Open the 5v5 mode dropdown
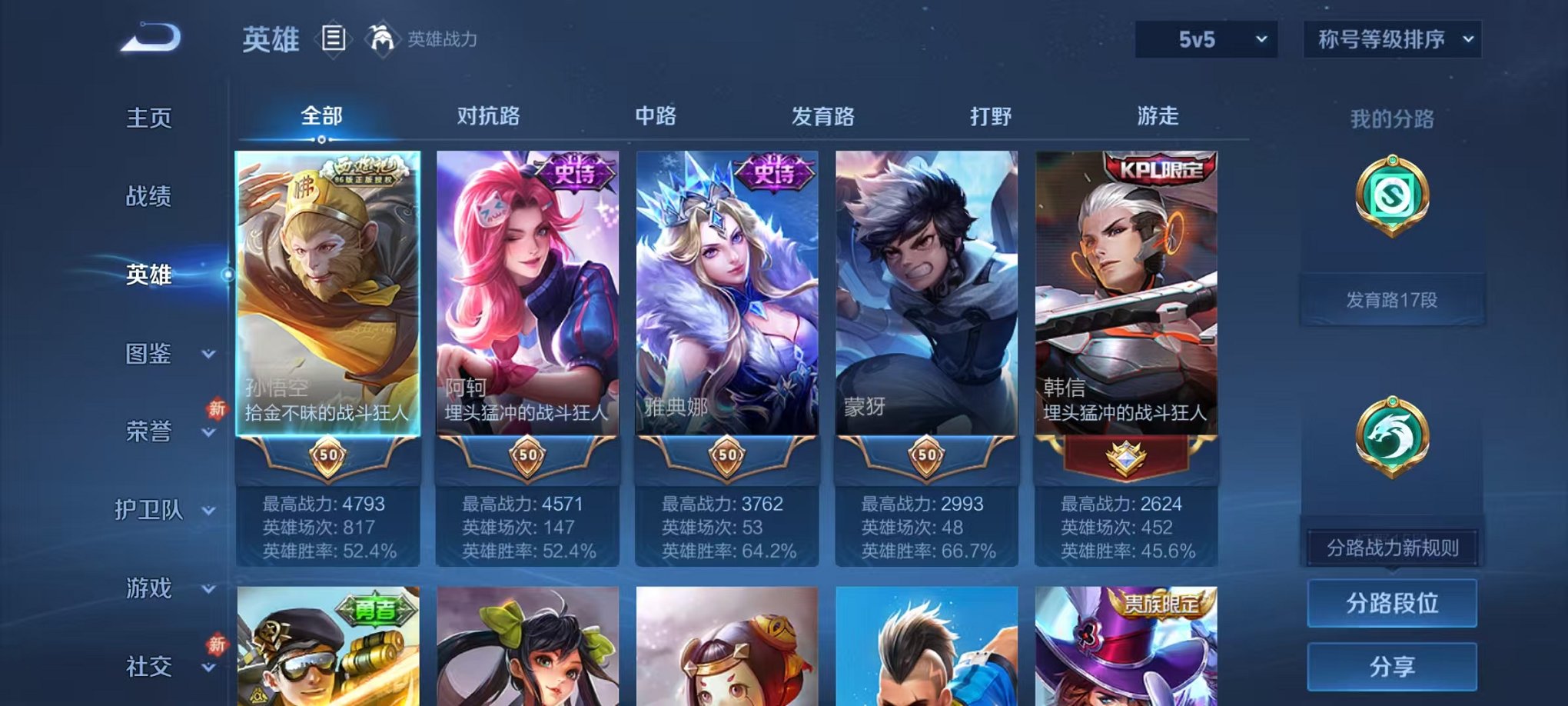Screen dimensions: 1568x706 [1206, 37]
